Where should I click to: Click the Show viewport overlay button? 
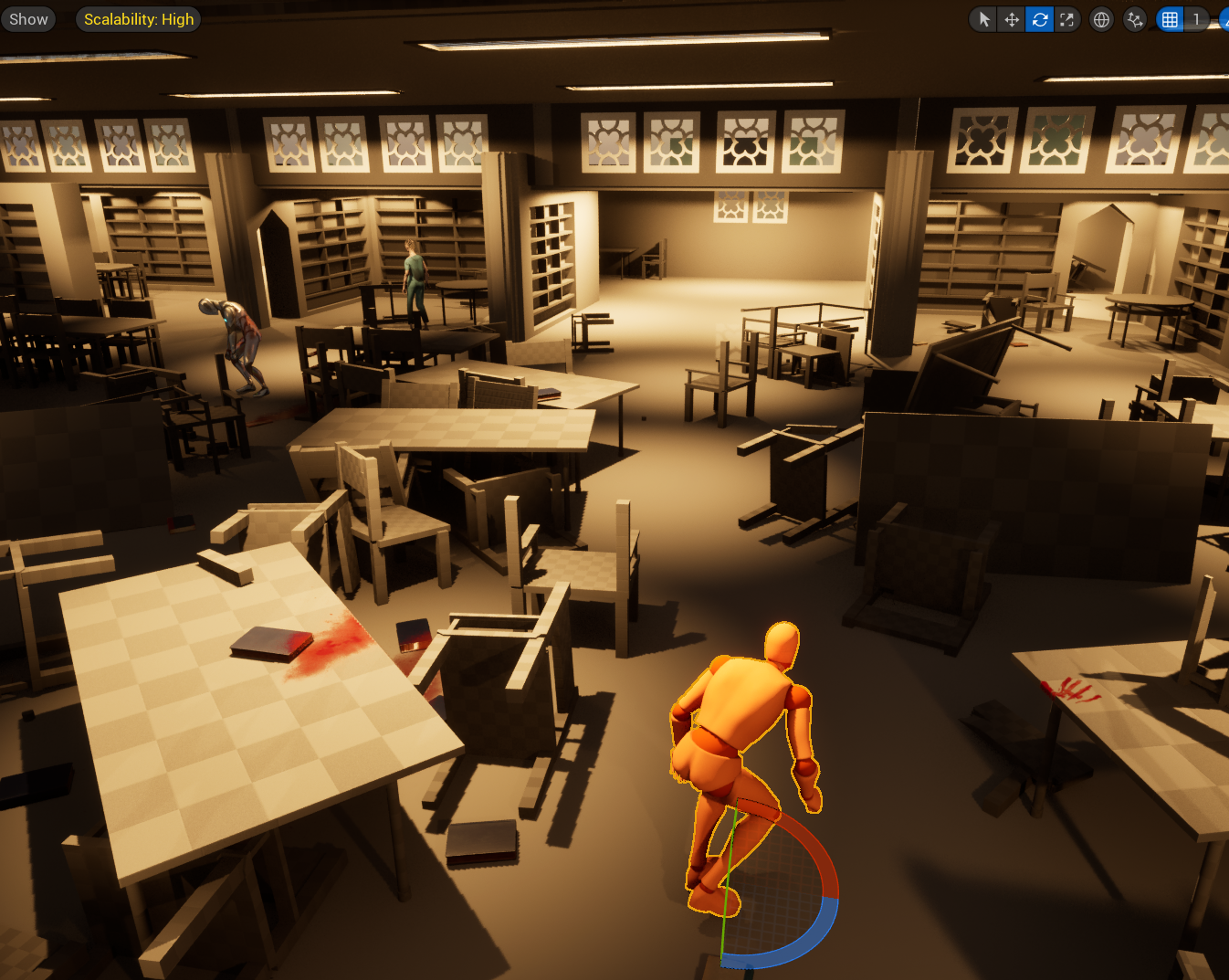tap(27, 18)
